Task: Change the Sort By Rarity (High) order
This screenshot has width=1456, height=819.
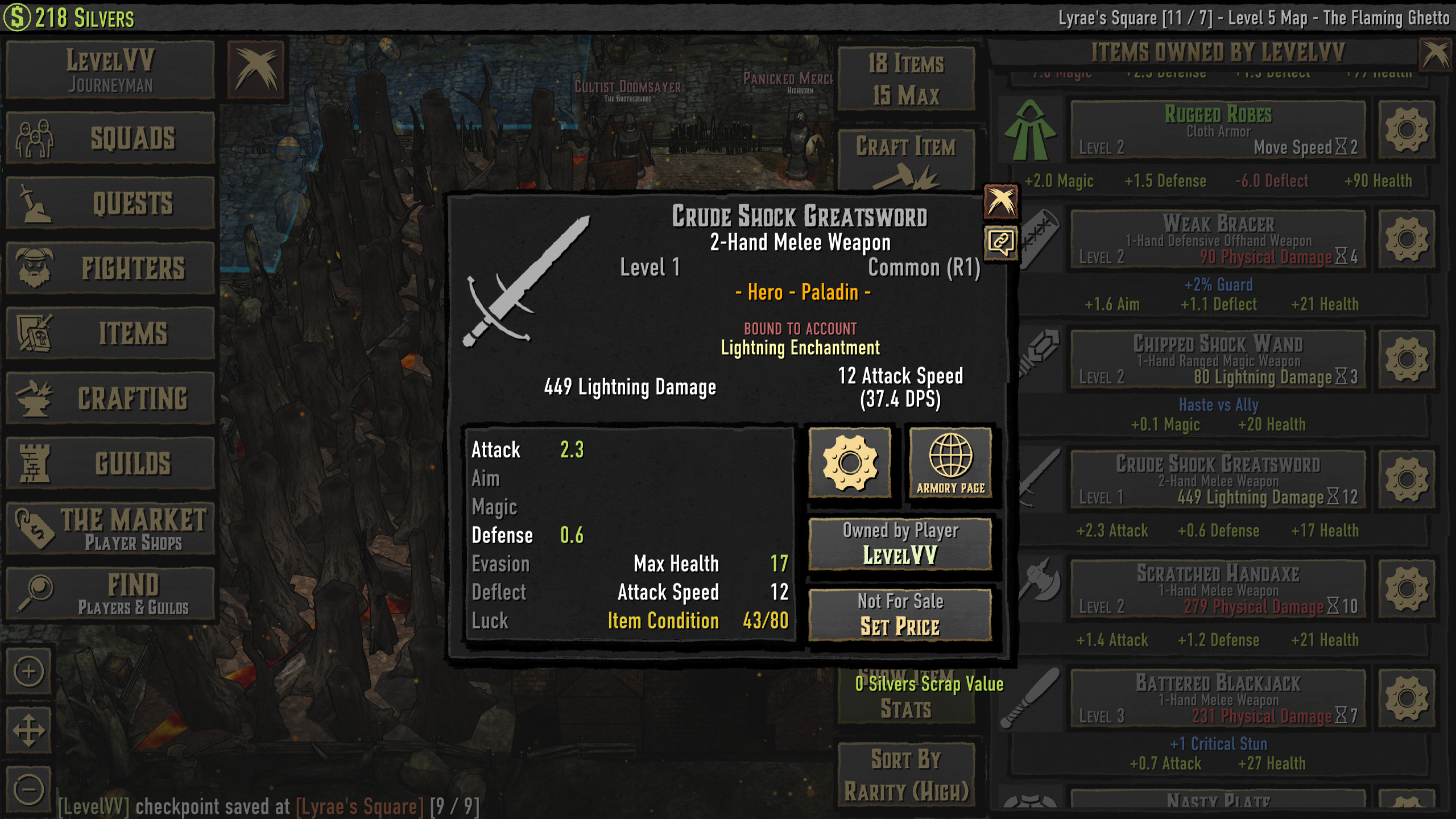Action: [906, 773]
